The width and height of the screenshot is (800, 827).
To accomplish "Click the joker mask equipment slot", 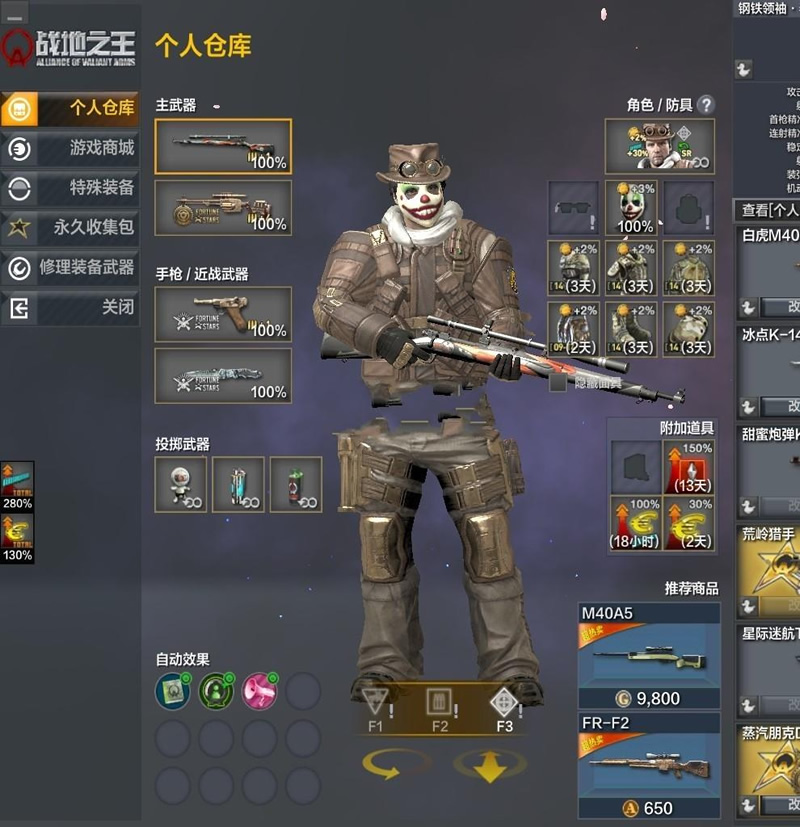I will (x=631, y=208).
